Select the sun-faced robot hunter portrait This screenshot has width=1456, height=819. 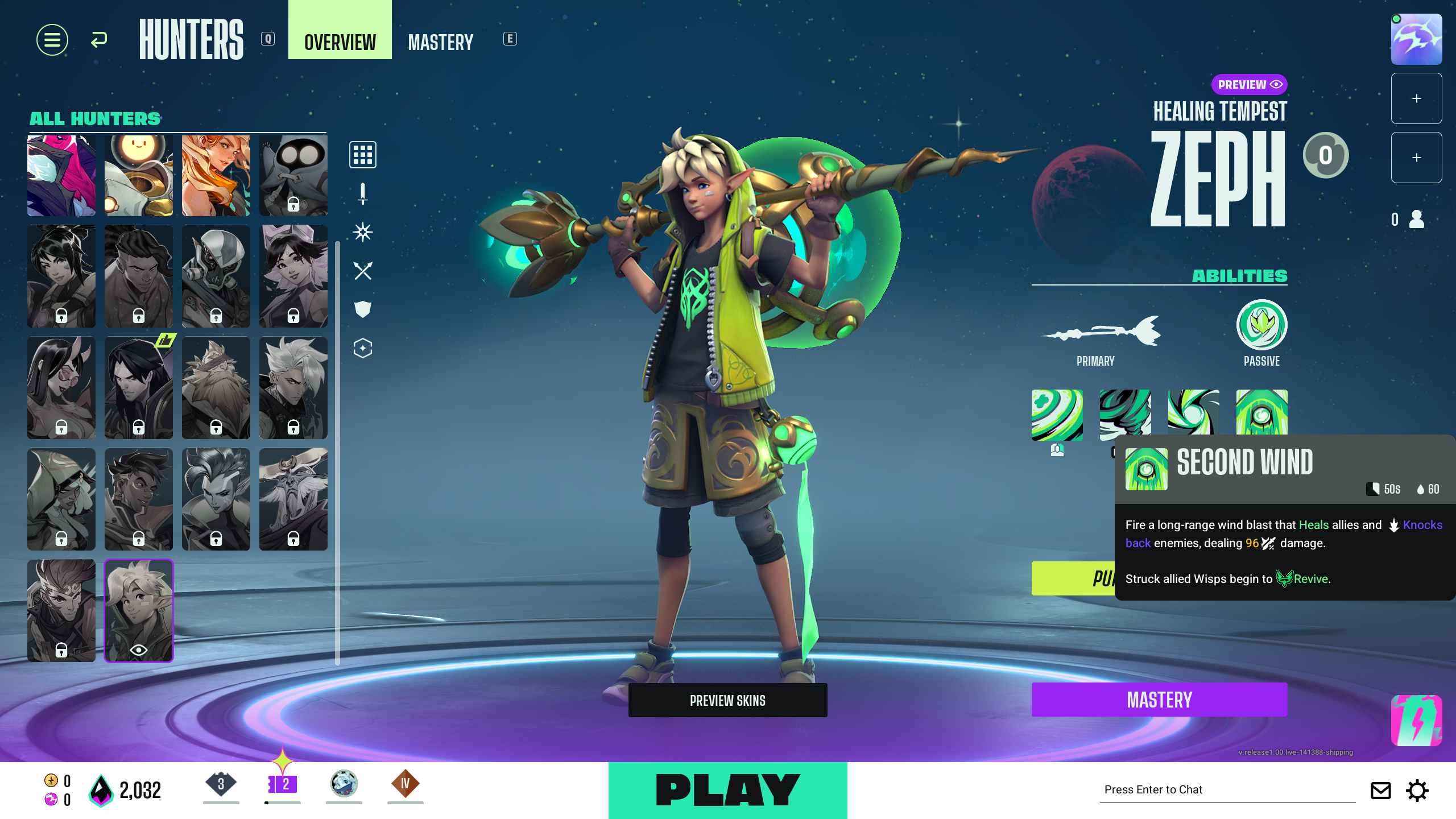(x=138, y=175)
